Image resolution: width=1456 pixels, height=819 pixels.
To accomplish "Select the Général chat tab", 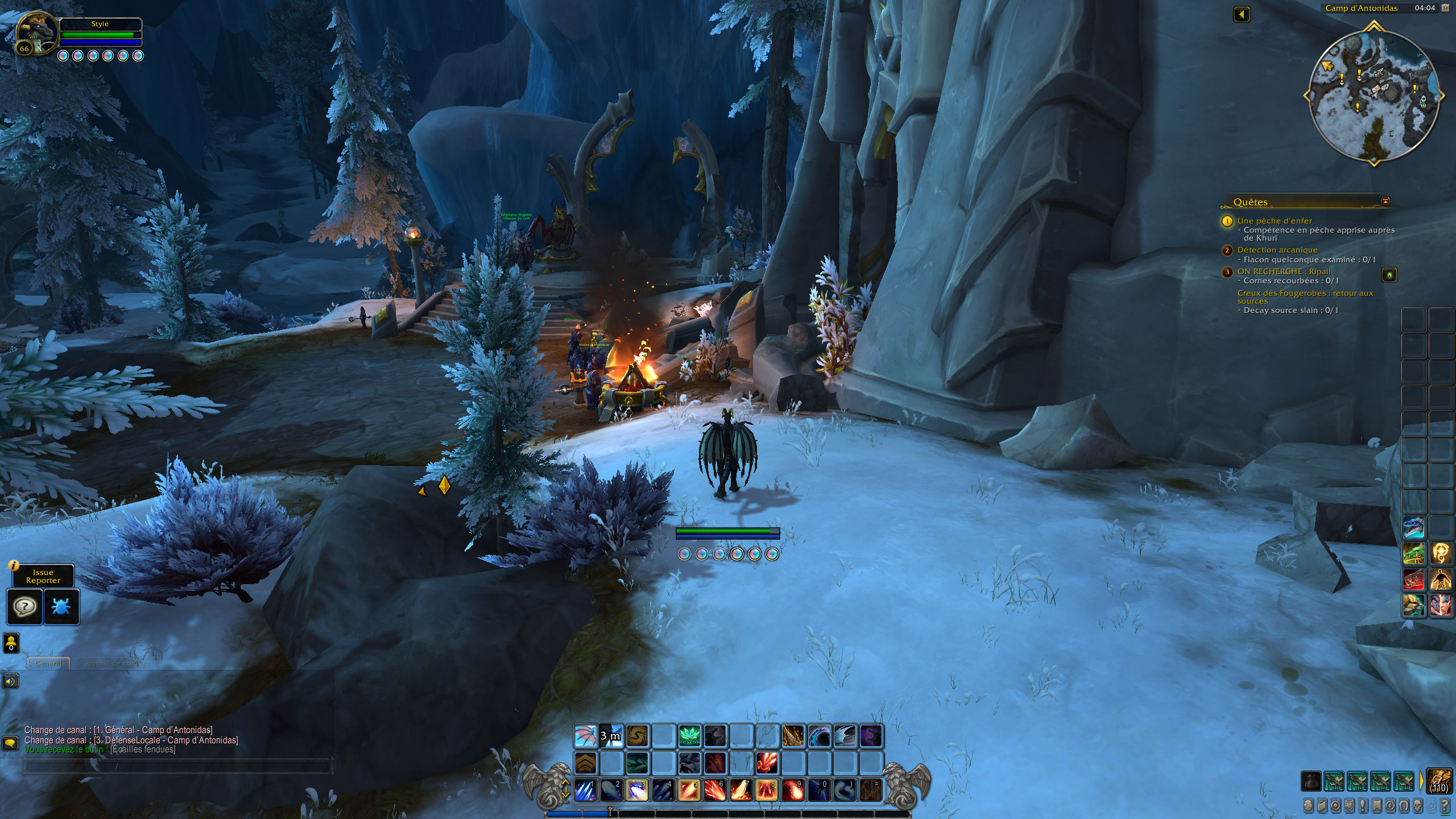I will (48, 663).
